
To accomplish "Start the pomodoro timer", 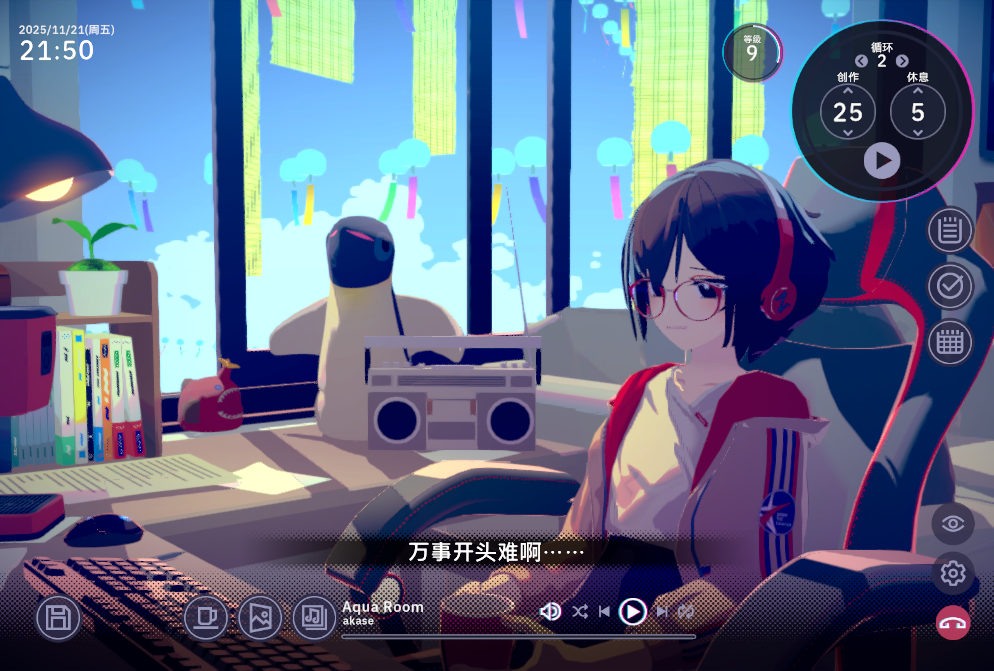I will [x=882, y=160].
